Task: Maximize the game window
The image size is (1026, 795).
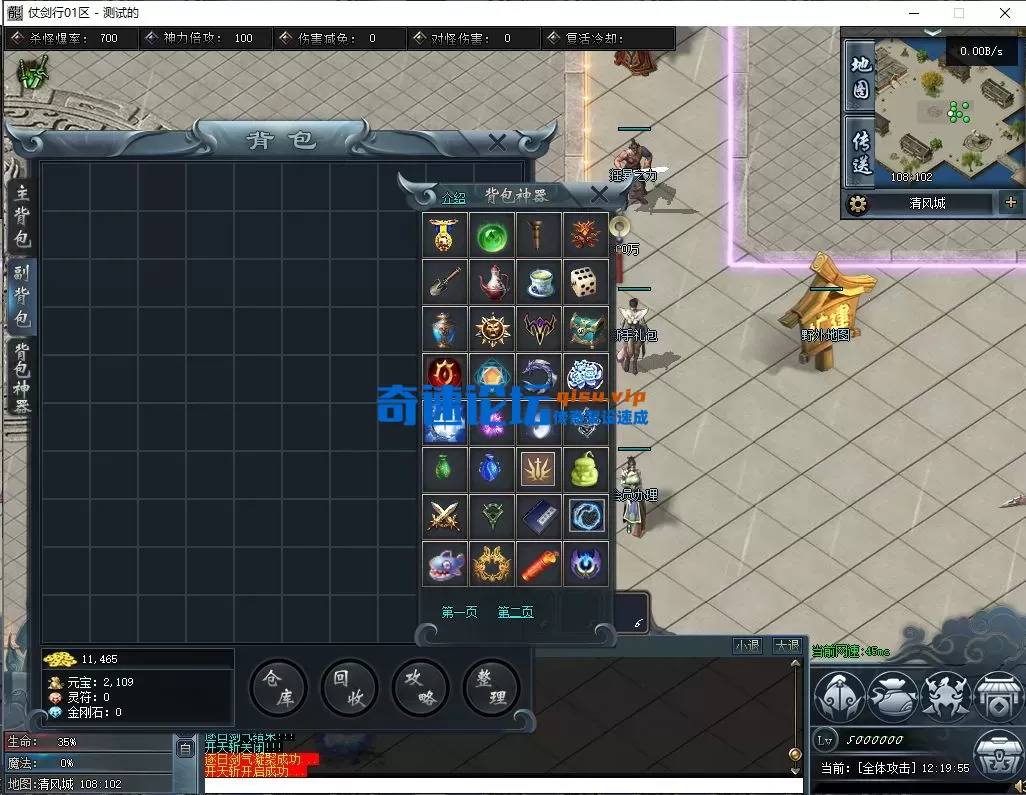Action: click(x=959, y=13)
